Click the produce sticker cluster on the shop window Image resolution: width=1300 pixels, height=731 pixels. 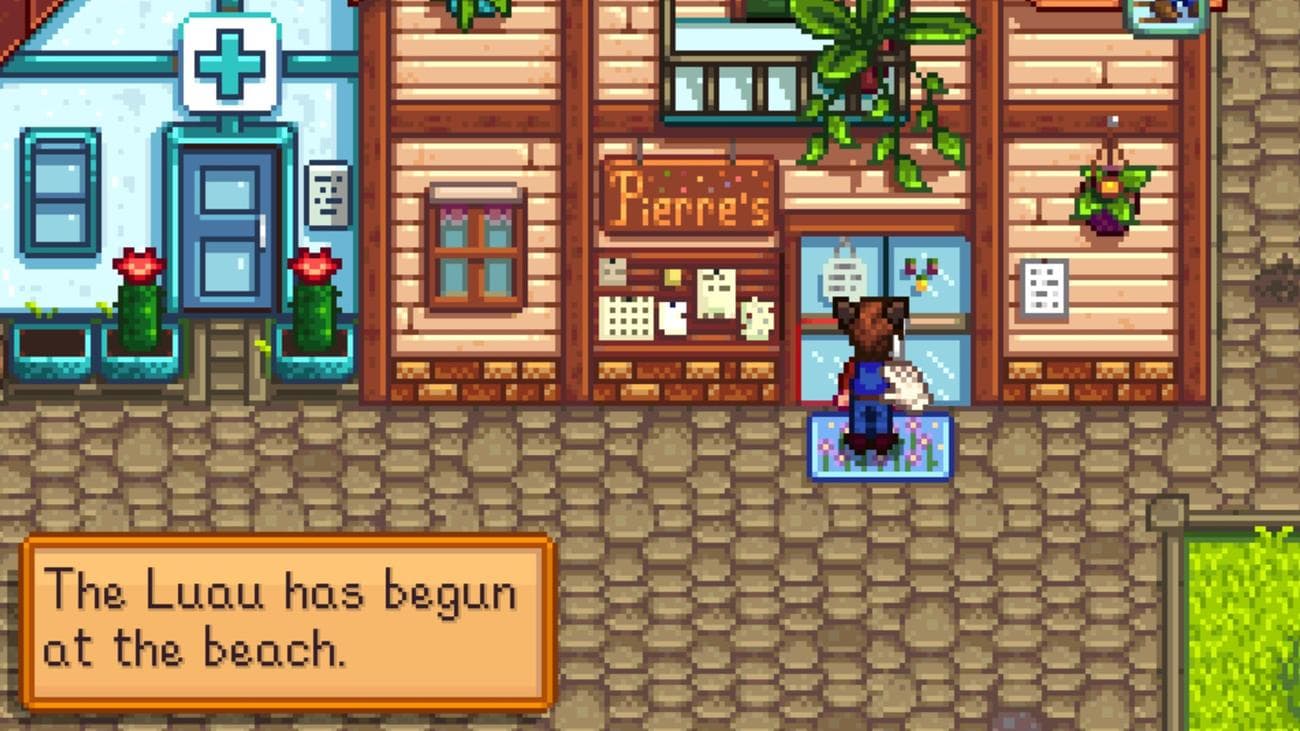point(922,272)
